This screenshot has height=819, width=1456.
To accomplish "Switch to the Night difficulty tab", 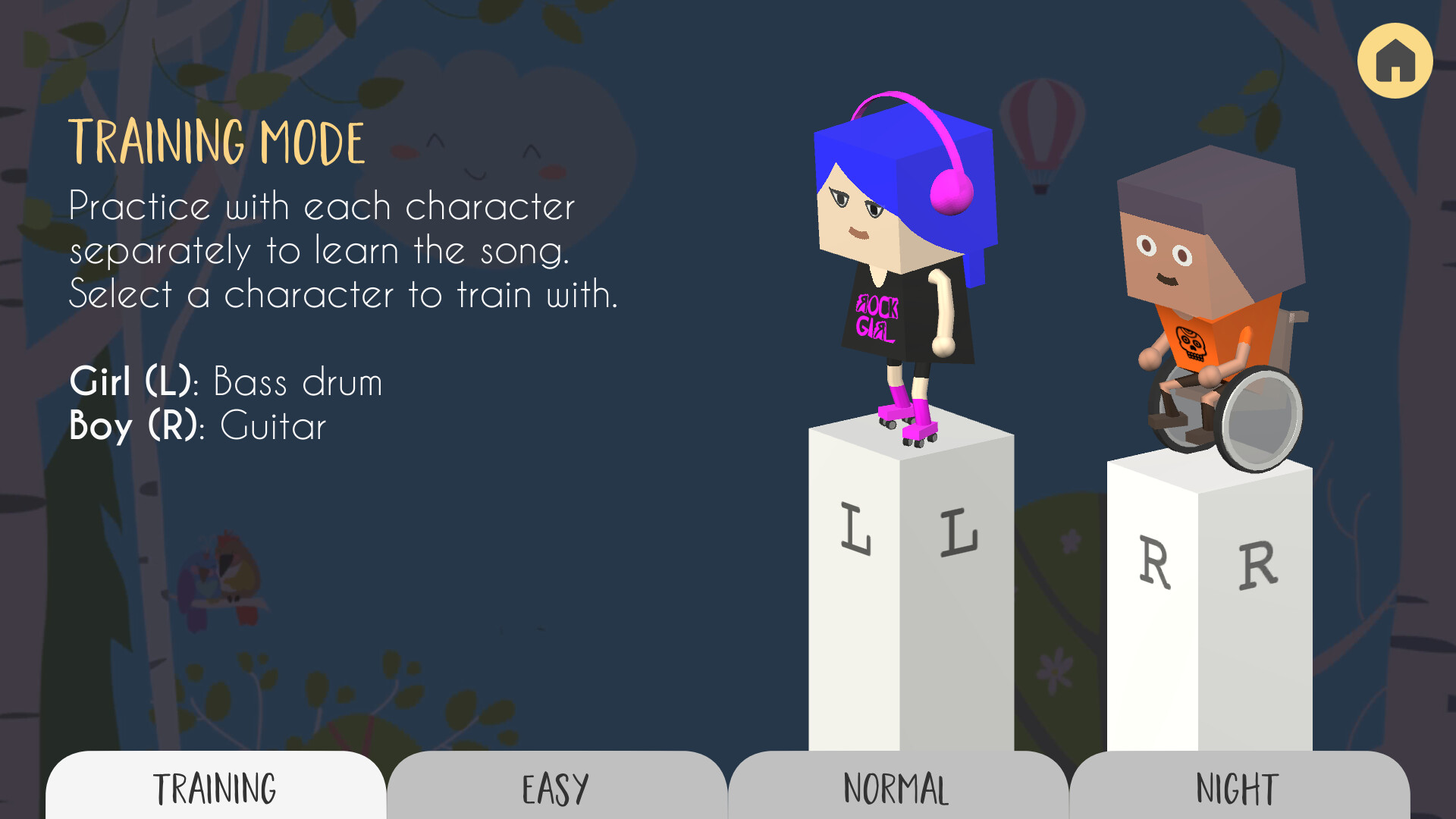I will [x=1236, y=789].
